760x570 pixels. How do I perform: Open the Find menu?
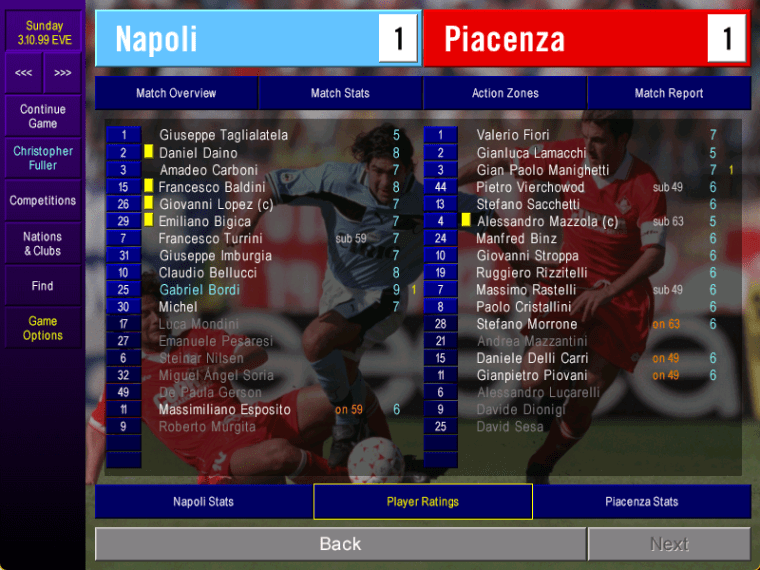click(x=43, y=286)
